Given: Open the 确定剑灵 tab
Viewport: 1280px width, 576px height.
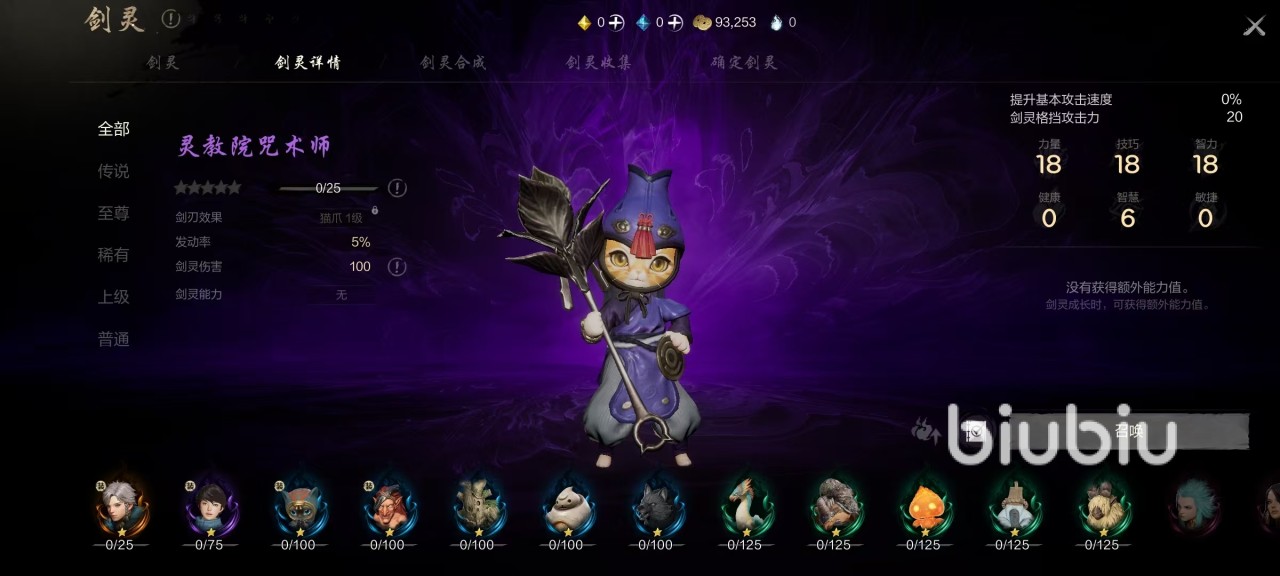Looking at the screenshot, I should click(x=744, y=62).
